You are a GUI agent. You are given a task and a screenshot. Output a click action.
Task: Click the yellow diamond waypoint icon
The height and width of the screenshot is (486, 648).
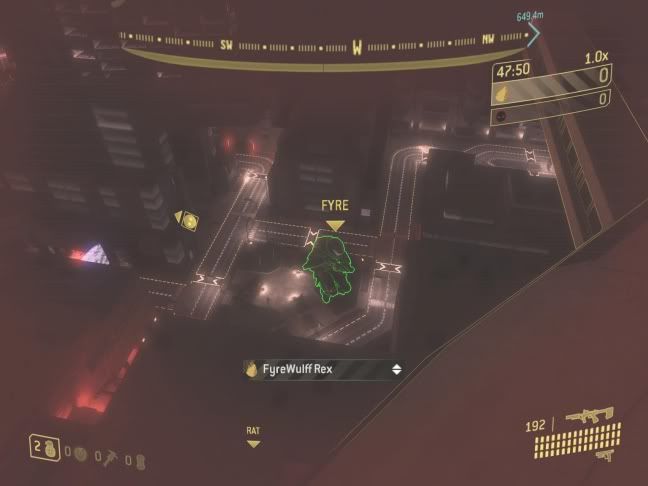tap(186, 218)
